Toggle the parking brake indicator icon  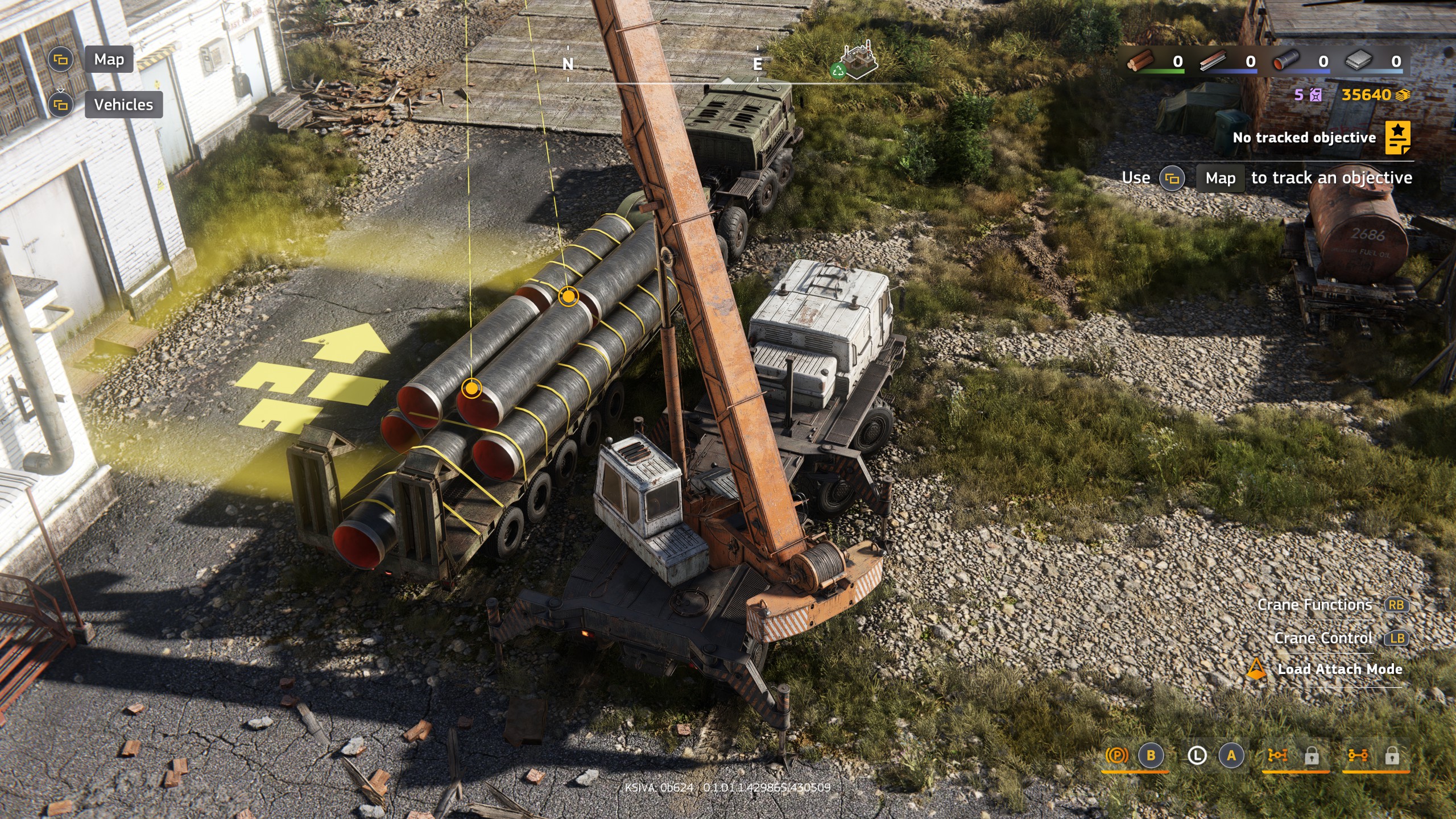click(1116, 755)
